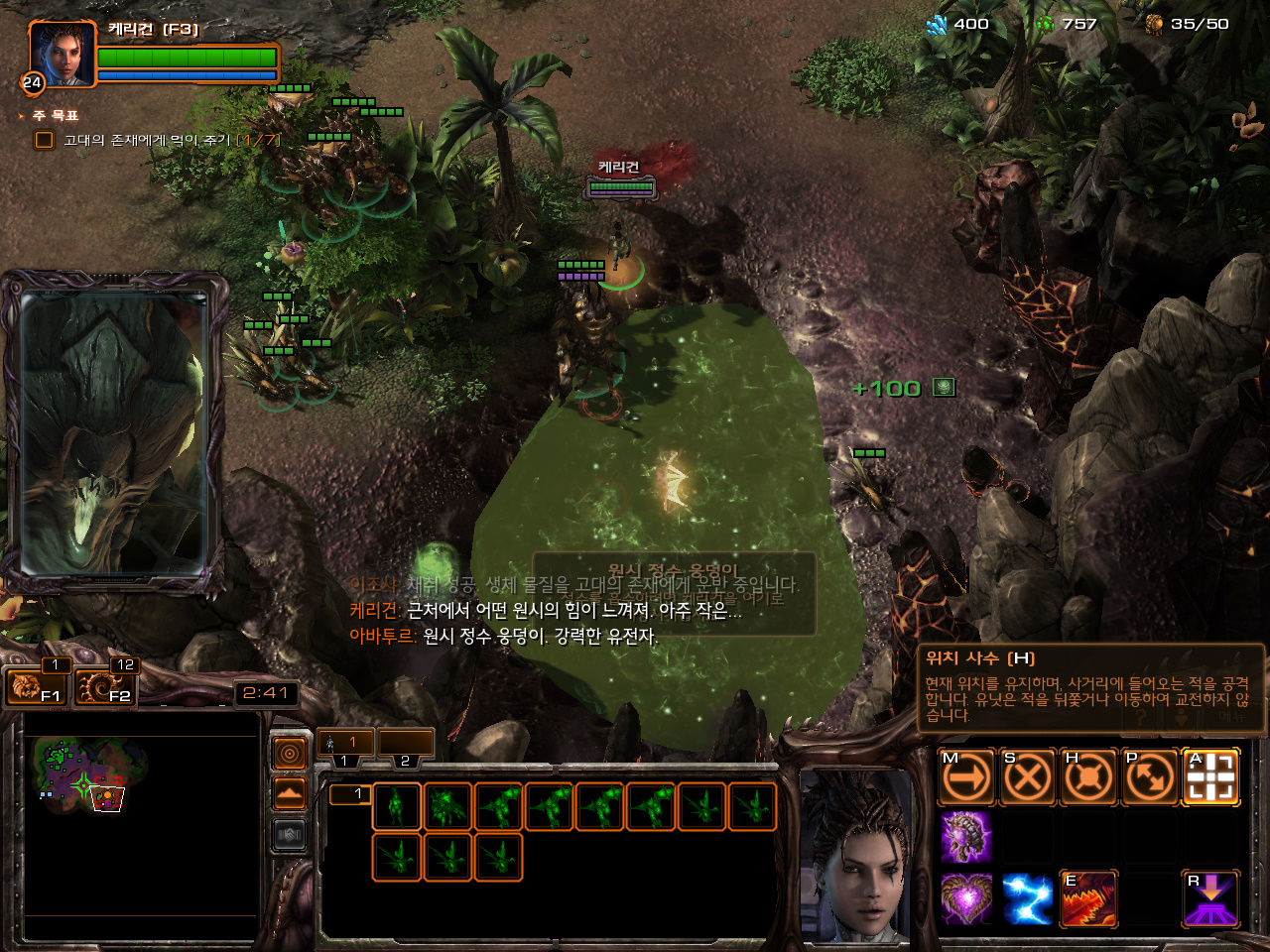Activate the minimap ping target button
The height and width of the screenshot is (952, 1270).
point(289,755)
